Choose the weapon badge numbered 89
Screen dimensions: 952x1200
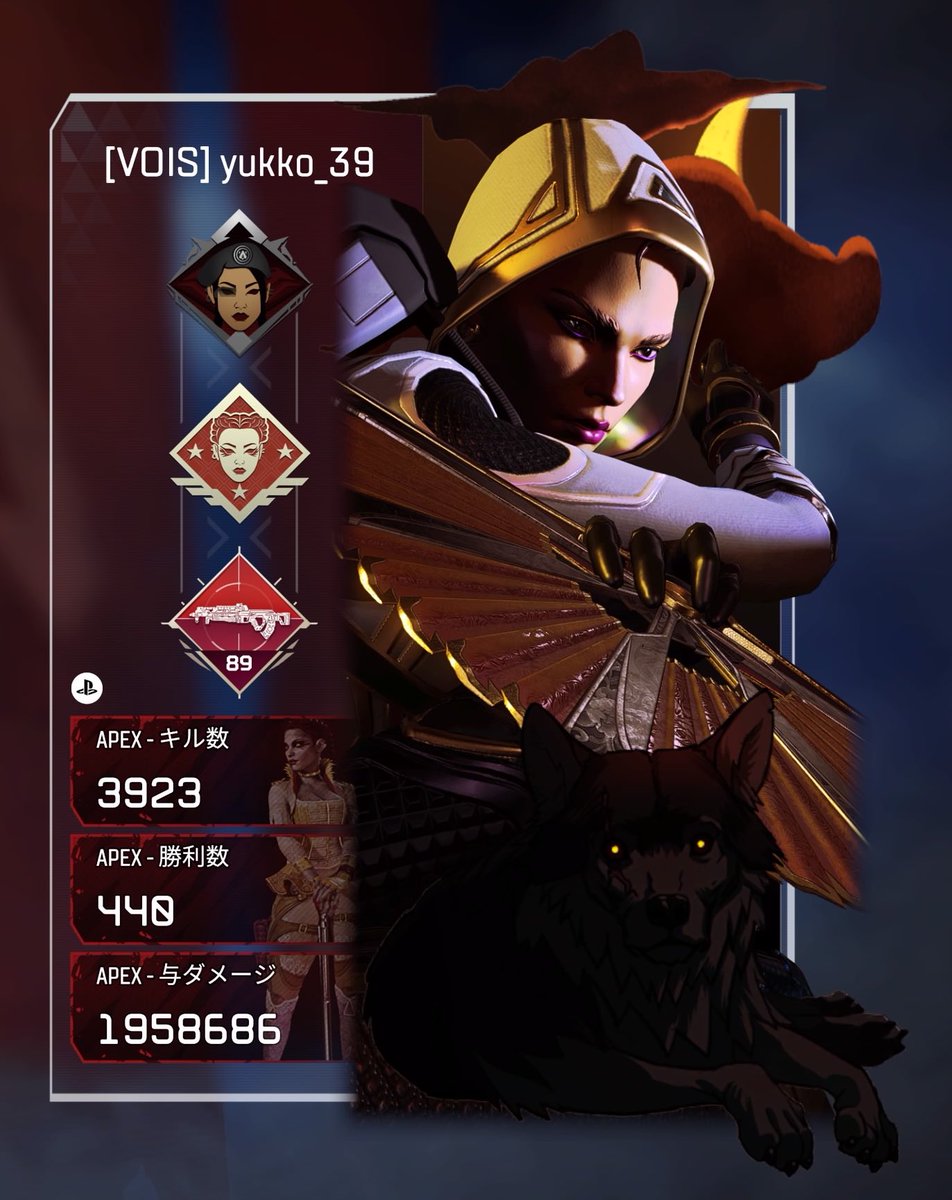click(x=238, y=622)
